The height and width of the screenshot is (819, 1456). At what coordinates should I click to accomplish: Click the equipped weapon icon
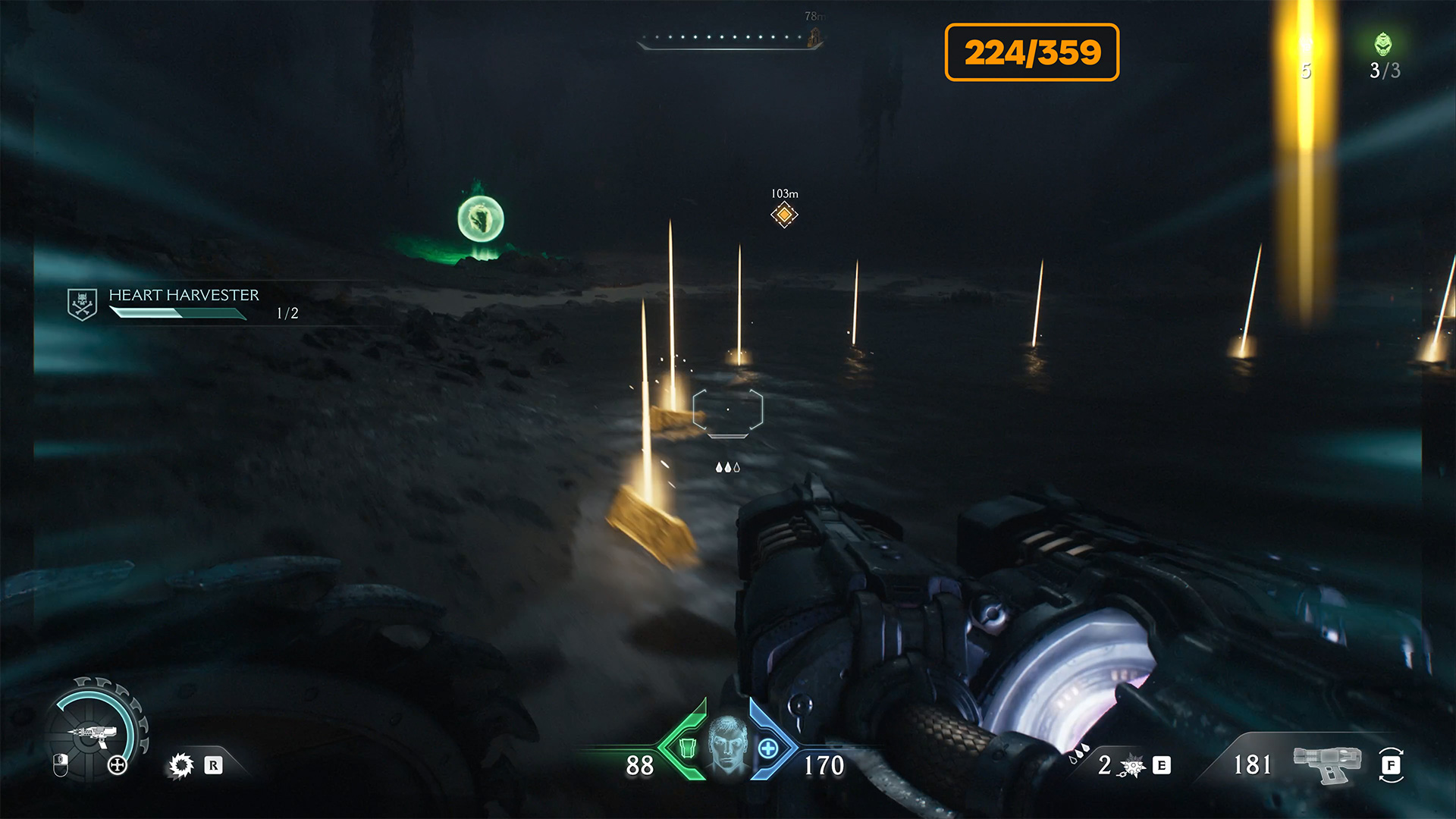[x=1326, y=764]
